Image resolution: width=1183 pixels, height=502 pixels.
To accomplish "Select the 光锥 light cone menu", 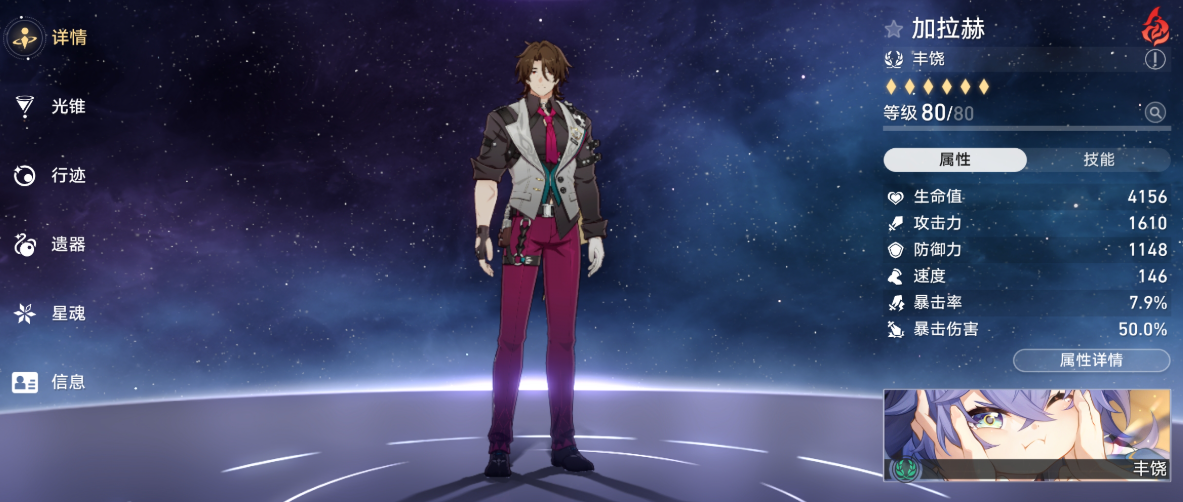I will point(50,106).
